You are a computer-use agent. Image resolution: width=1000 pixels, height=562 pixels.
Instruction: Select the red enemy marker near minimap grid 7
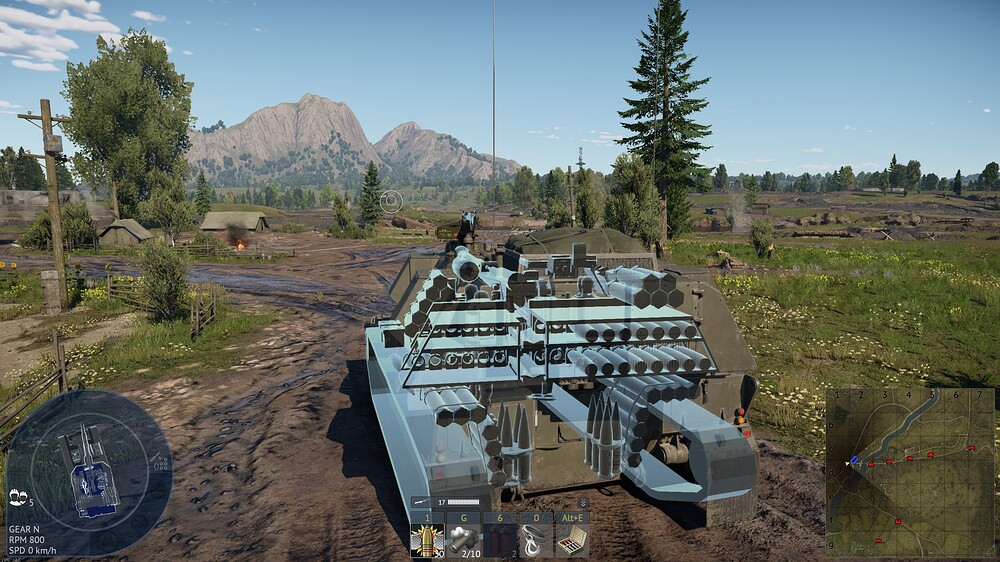pos(973,449)
